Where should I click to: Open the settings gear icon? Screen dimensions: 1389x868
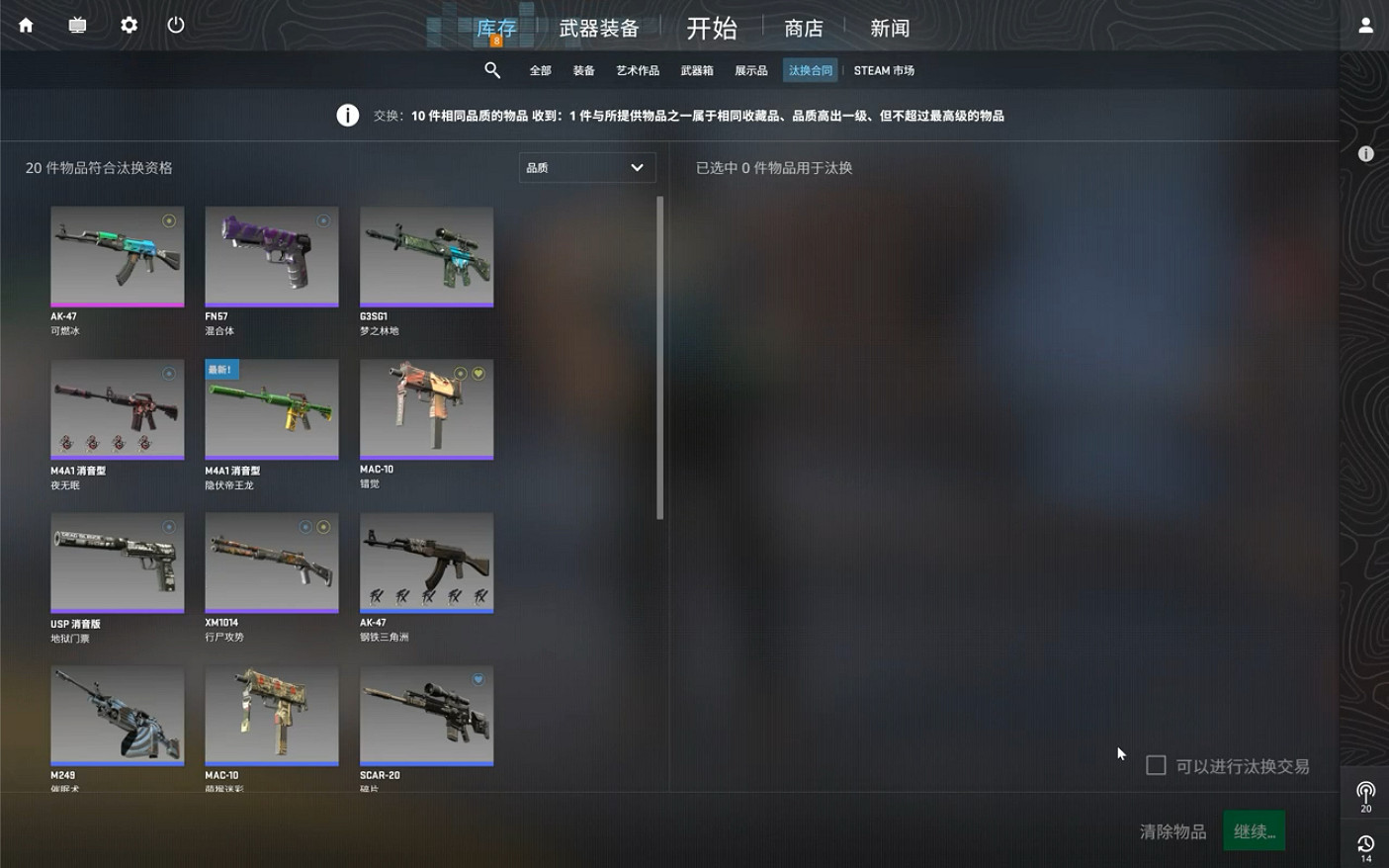tap(128, 25)
